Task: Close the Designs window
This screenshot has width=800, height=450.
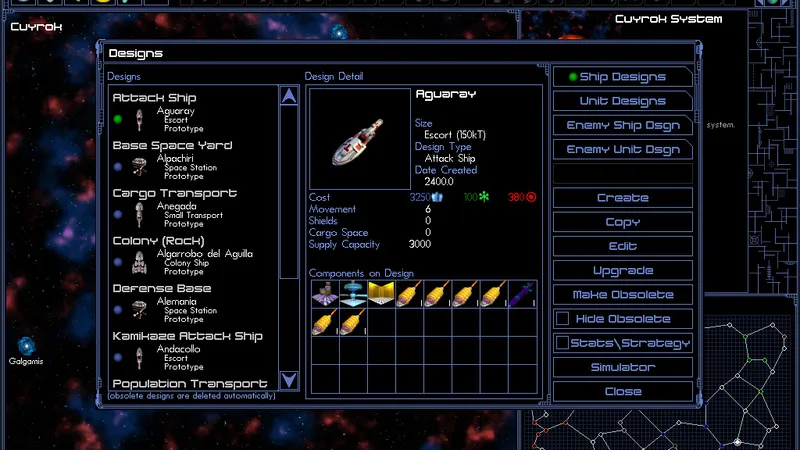Action: pyautogui.click(x=622, y=391)
